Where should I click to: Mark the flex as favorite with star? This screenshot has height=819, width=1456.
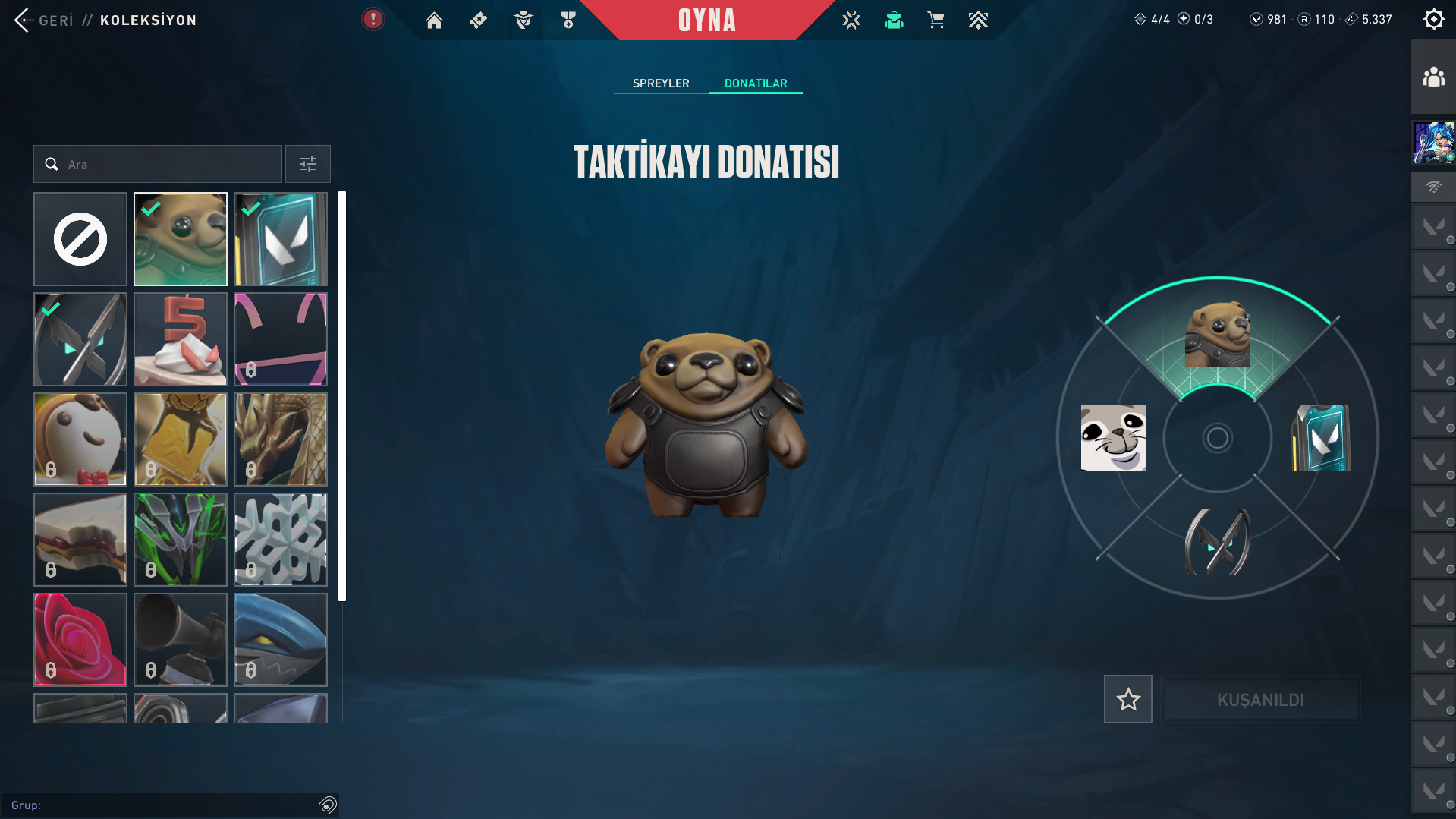pos(1127,699)
